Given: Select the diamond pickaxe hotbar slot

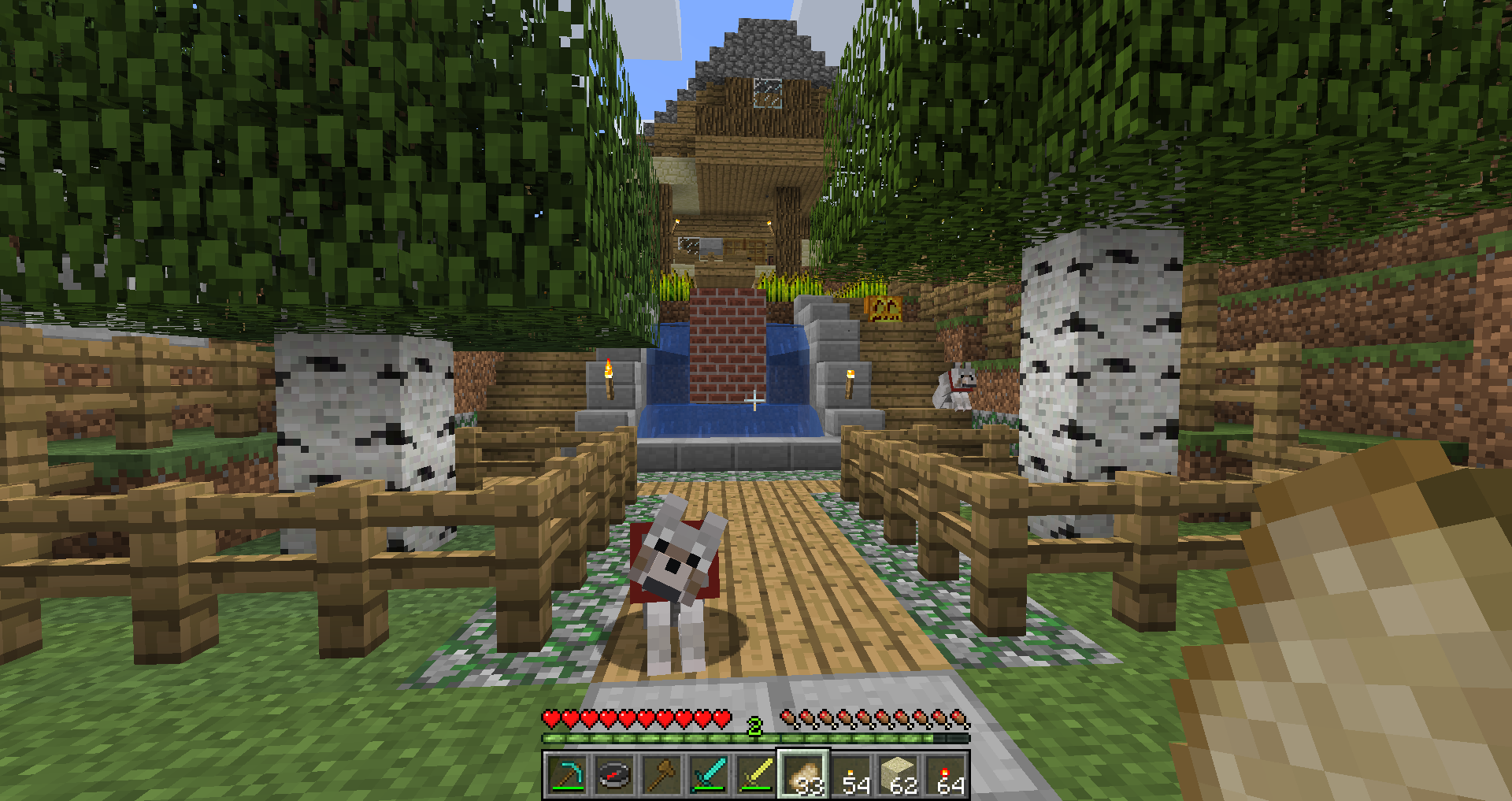Looking at the screenshot, I should pyautogui.click(x=567, y=775).
